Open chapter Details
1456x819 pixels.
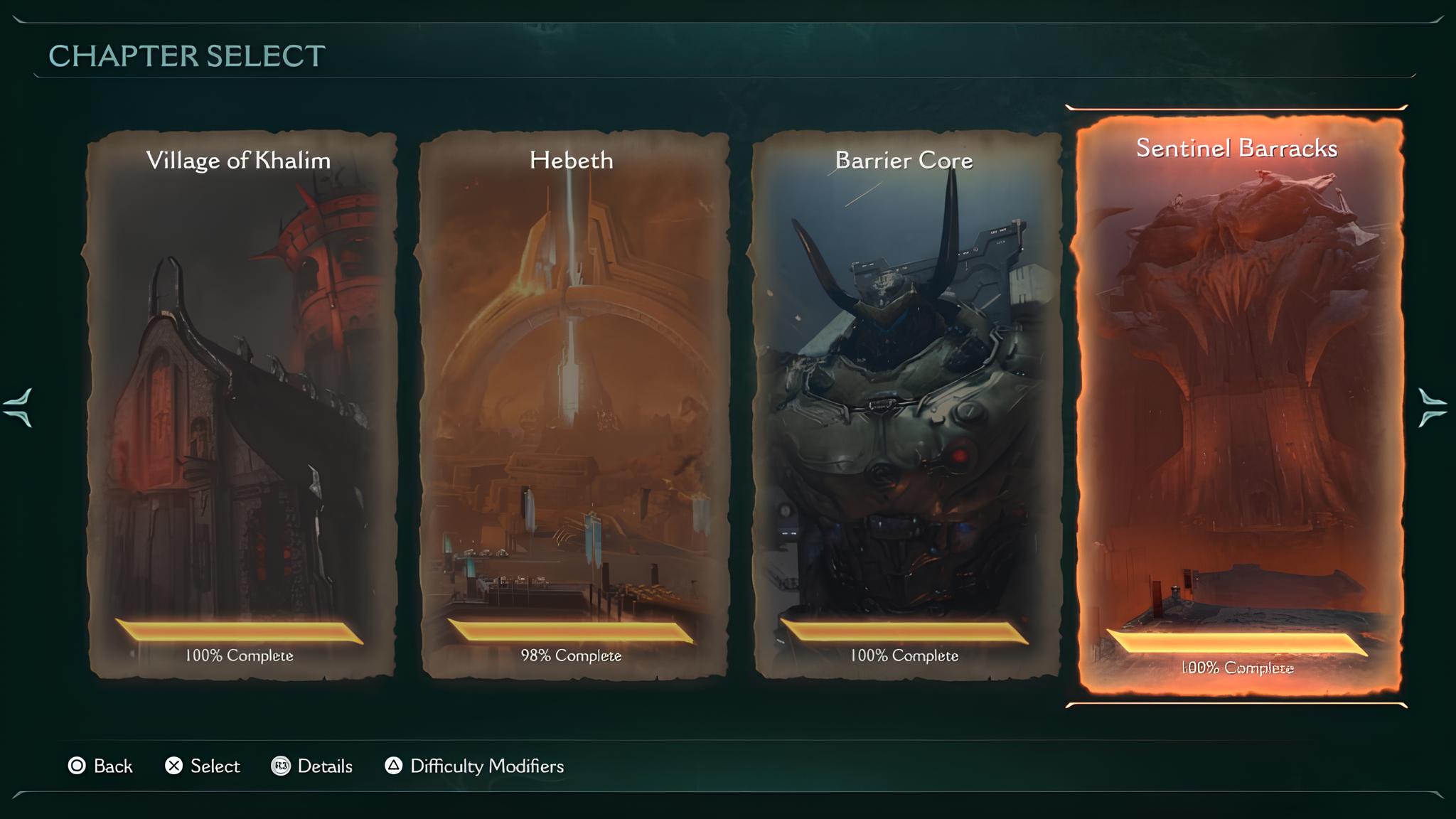[x=312, y=766]
